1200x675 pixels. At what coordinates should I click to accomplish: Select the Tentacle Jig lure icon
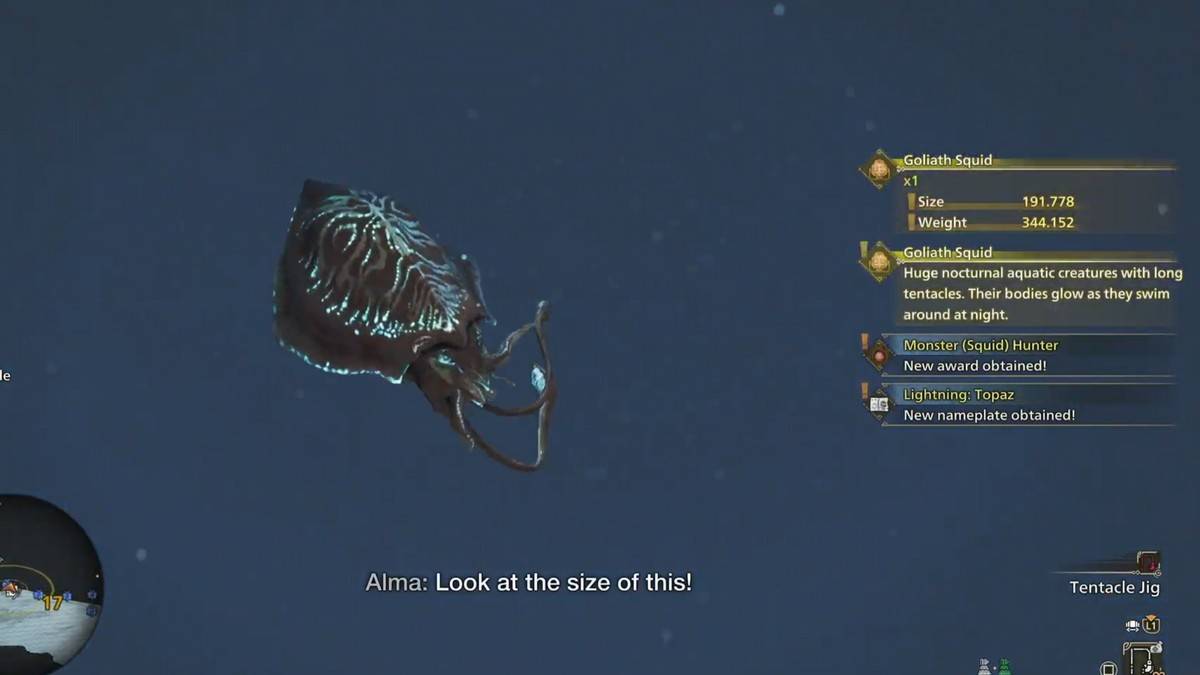(x=1148, y=563)
